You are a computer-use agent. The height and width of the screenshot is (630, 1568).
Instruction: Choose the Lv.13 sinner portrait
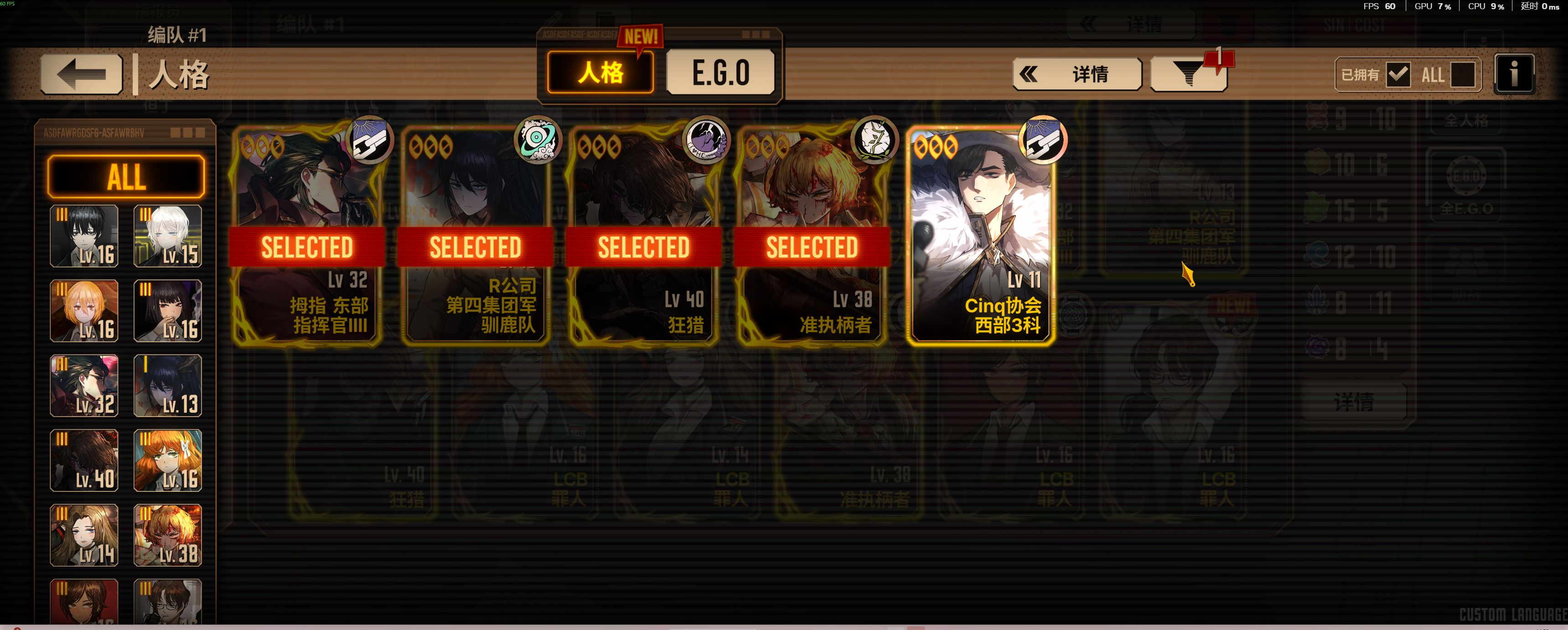click(x=167, y=385)
